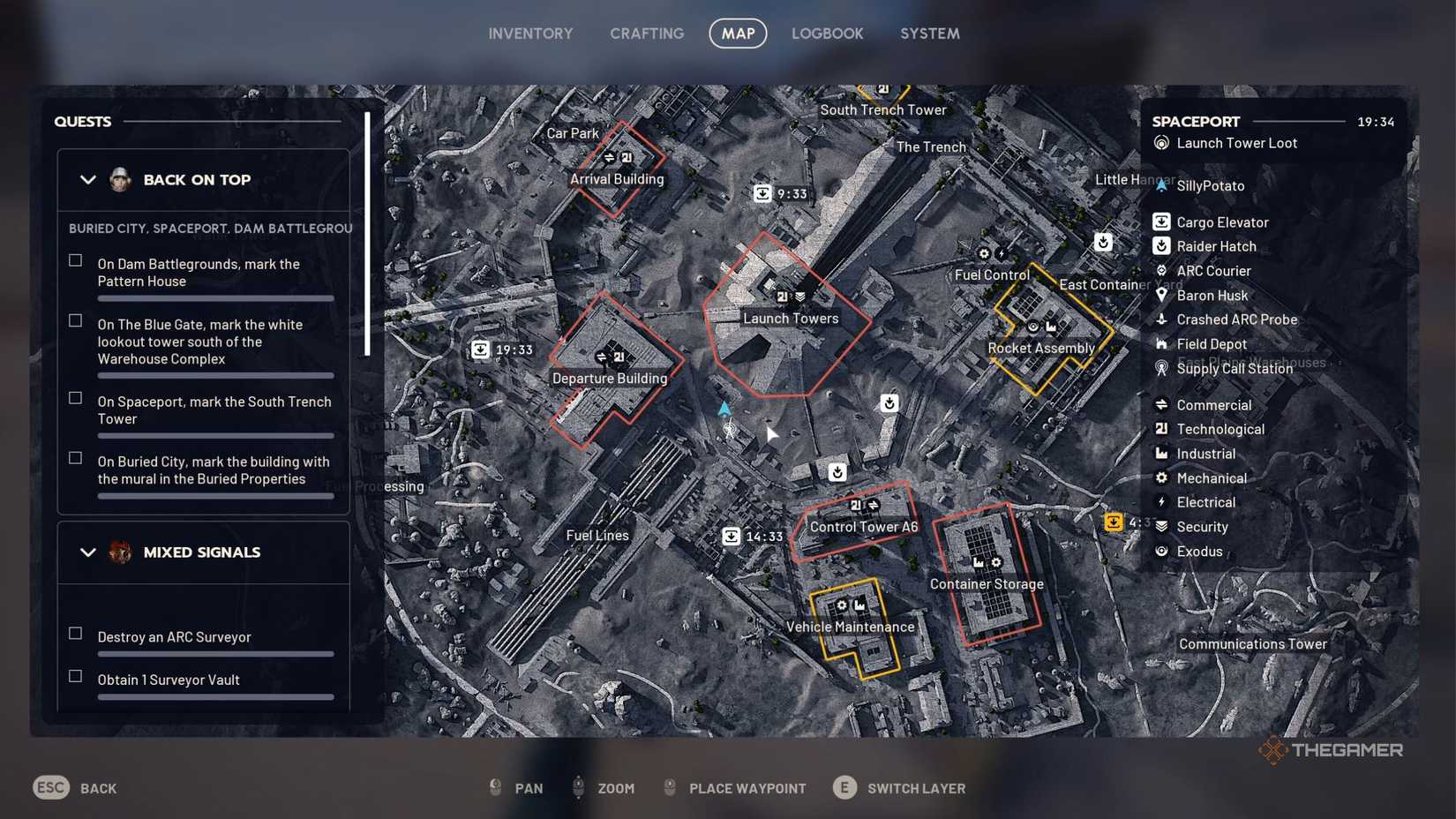The height and width of the screenshot is (819, 1456).
Task: Open the INVENTORY screen
Action: coord(530,33)
